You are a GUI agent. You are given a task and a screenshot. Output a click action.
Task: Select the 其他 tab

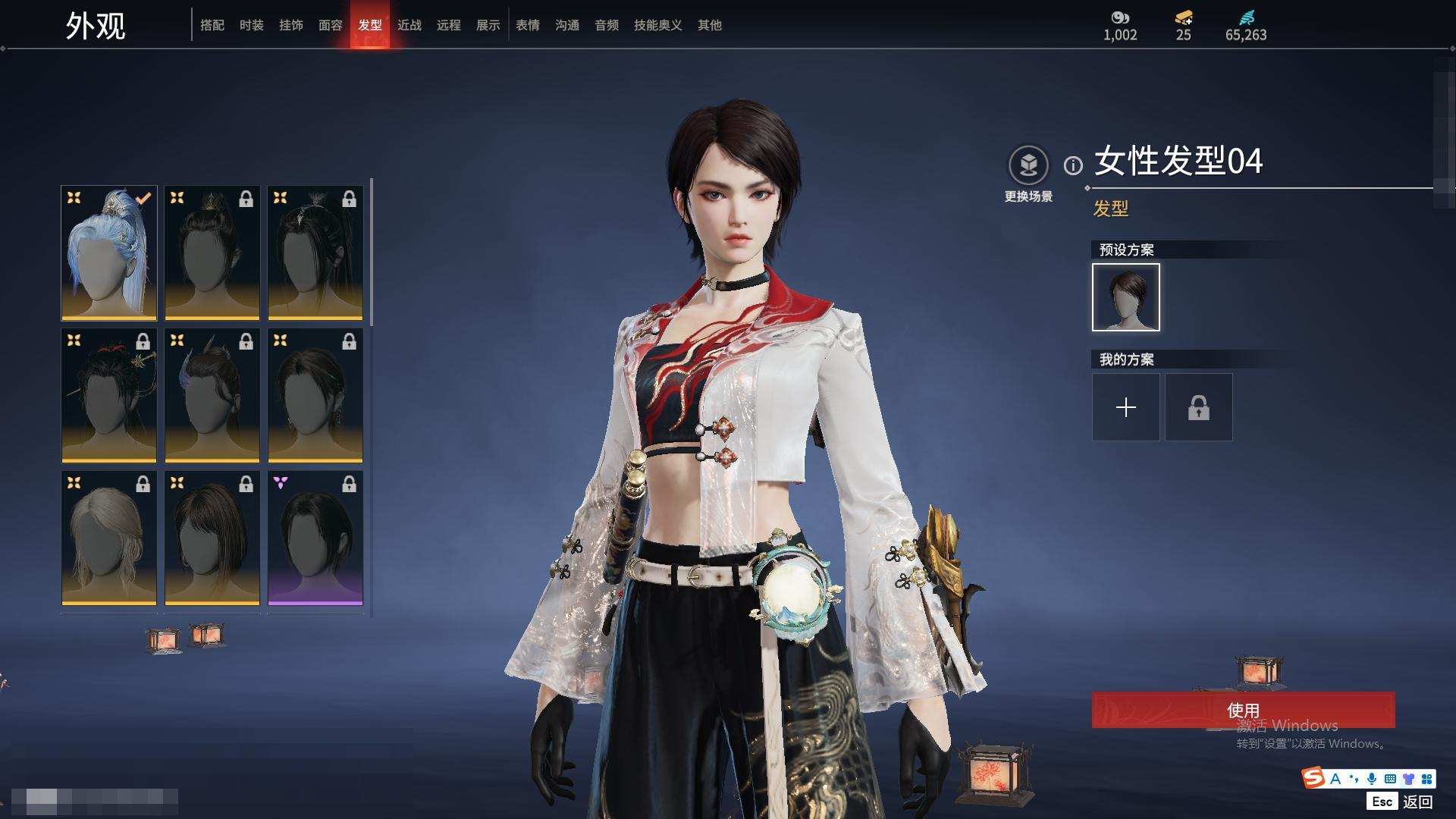click(x=710, y=25)
